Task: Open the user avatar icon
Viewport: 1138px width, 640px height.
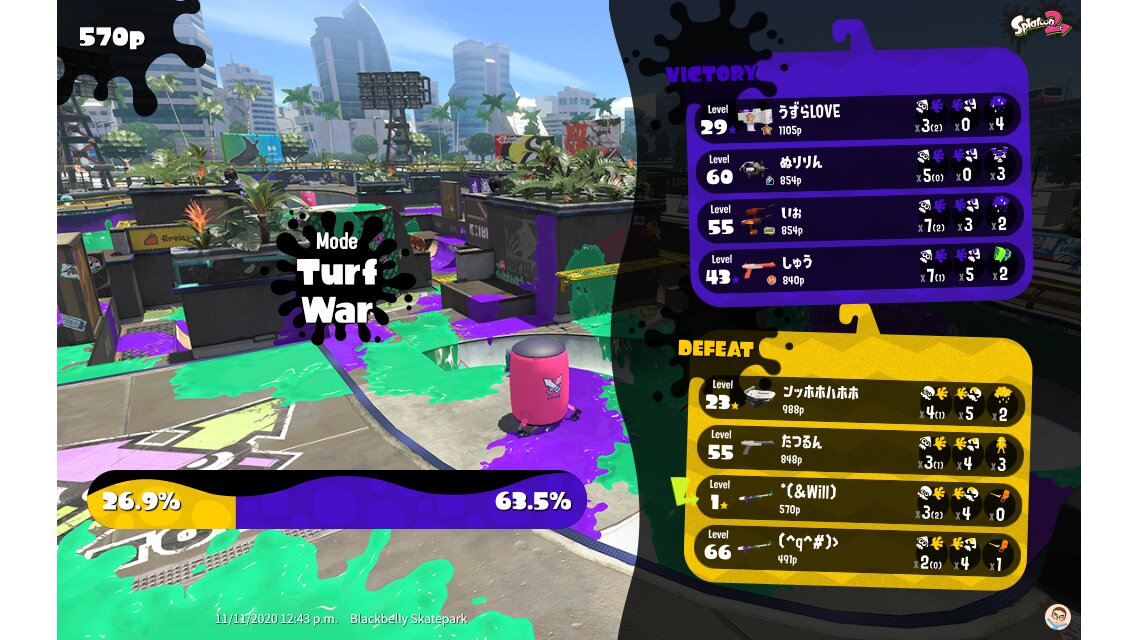Action: point(1057,616)
